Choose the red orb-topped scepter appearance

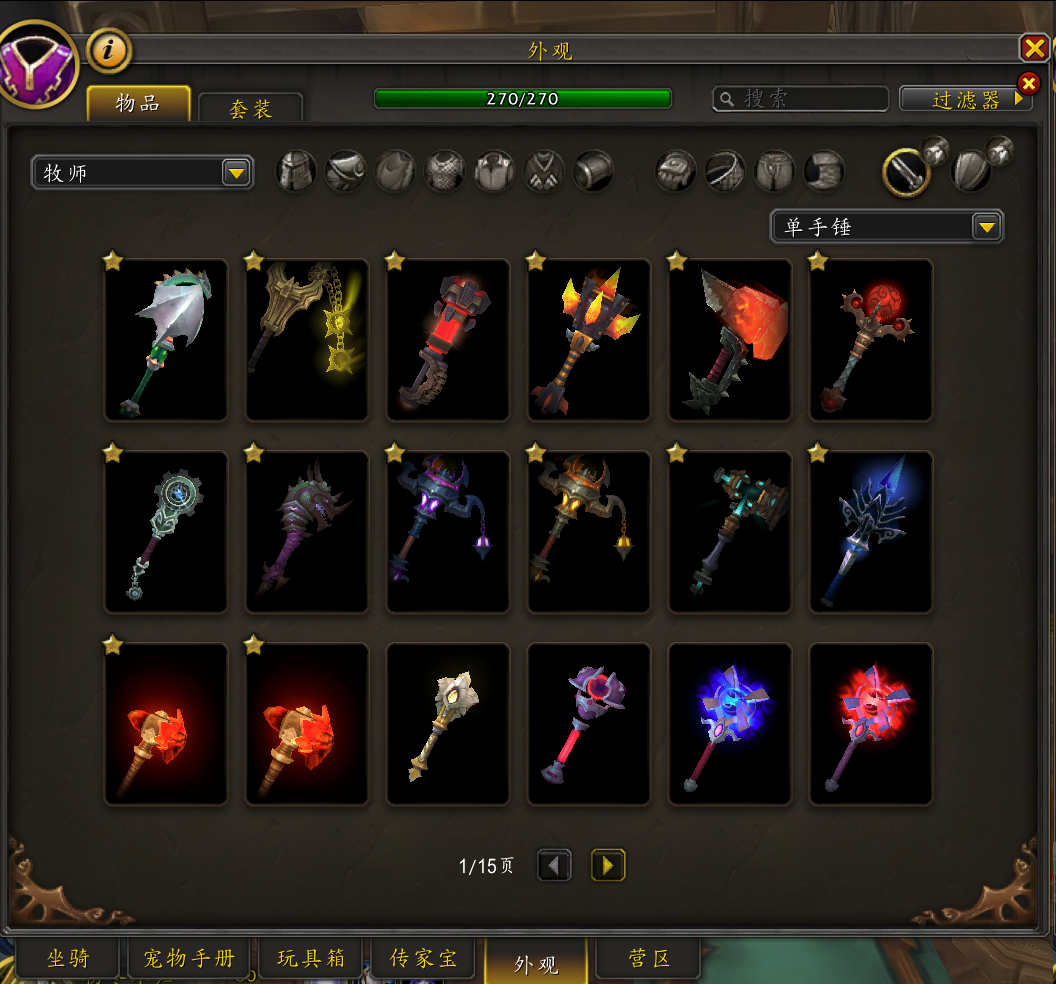(x=870, y=340)
